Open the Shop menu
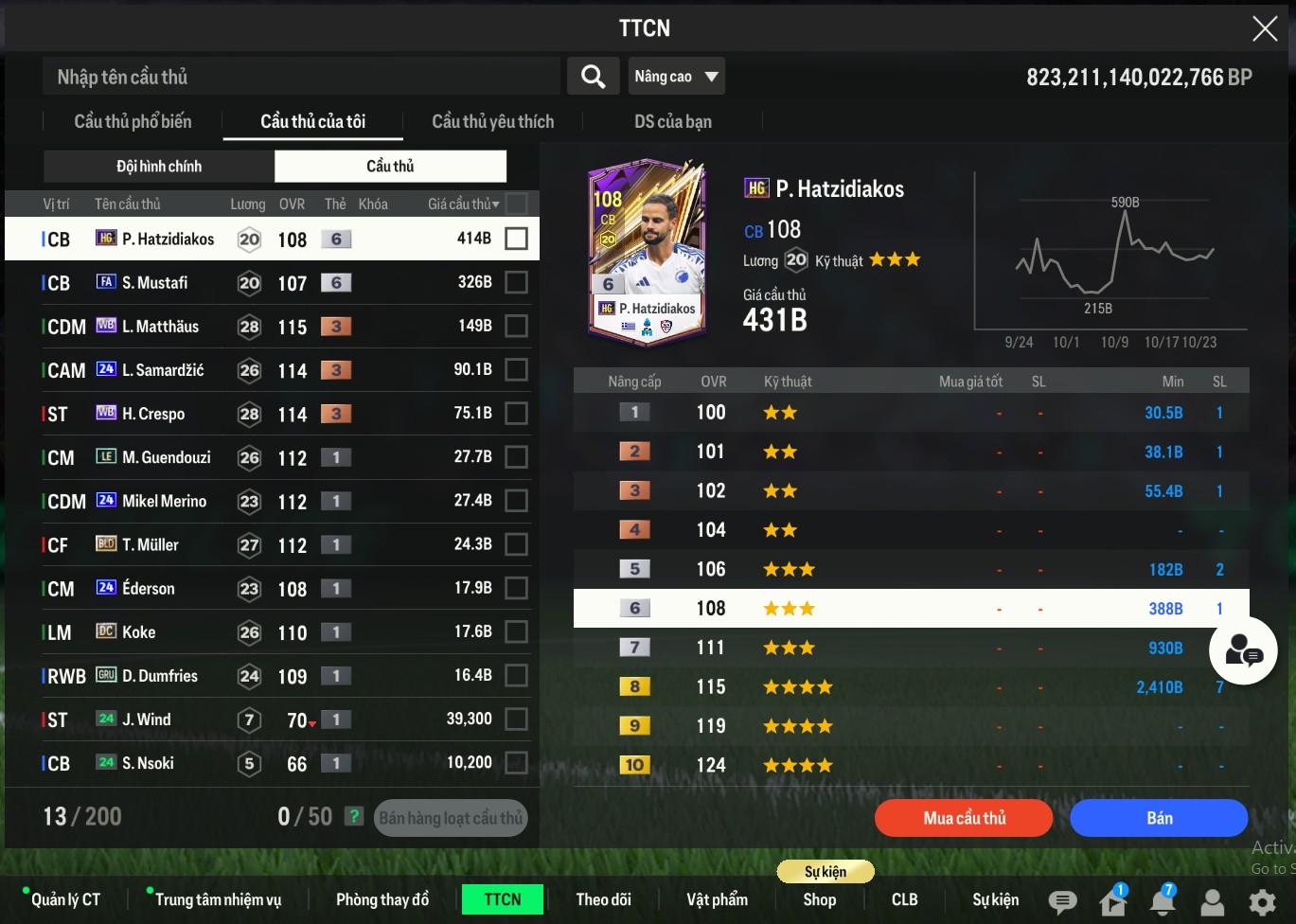Screen dimensions: 1296x924 (819, 899)
